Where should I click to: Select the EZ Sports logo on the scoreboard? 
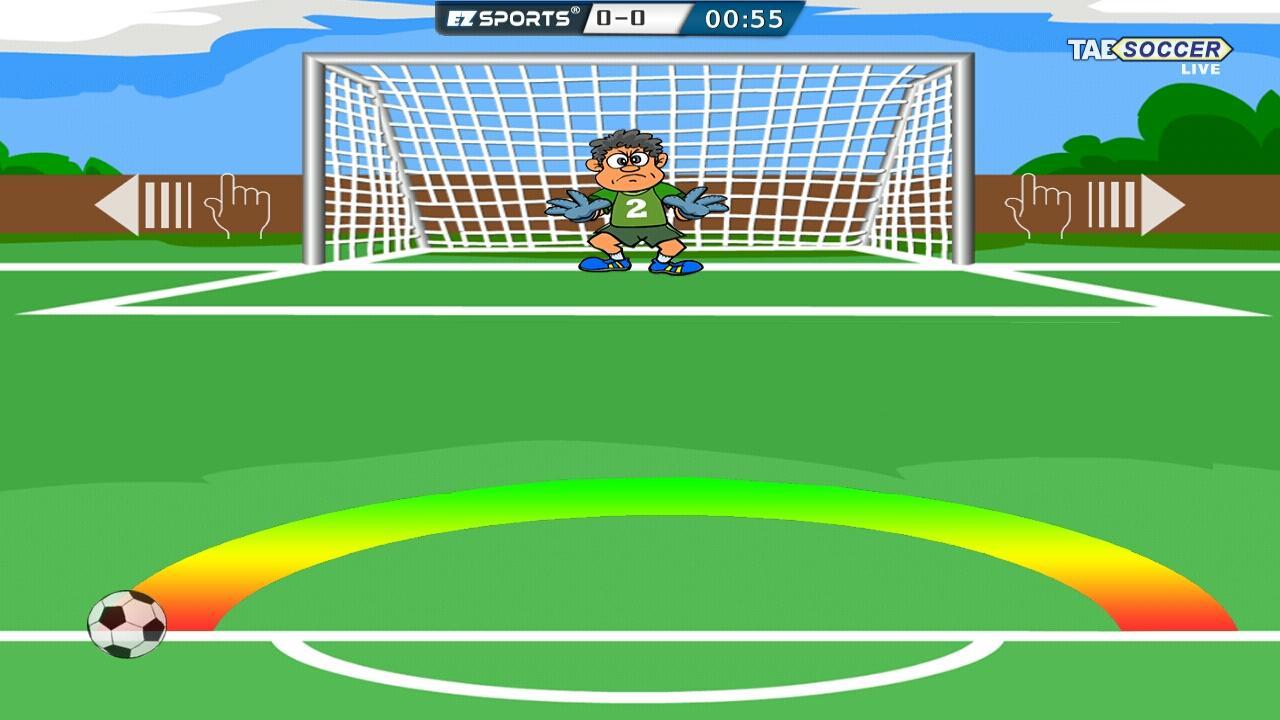coord(510,16)
